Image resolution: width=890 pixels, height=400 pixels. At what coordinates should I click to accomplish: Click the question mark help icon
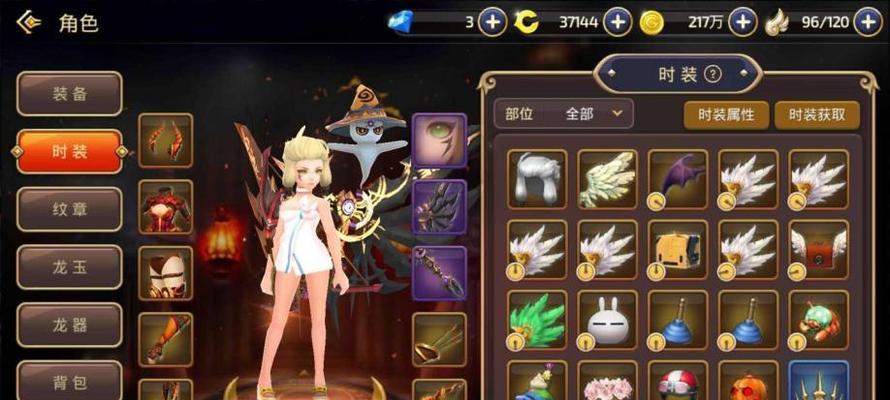(713, 74)
